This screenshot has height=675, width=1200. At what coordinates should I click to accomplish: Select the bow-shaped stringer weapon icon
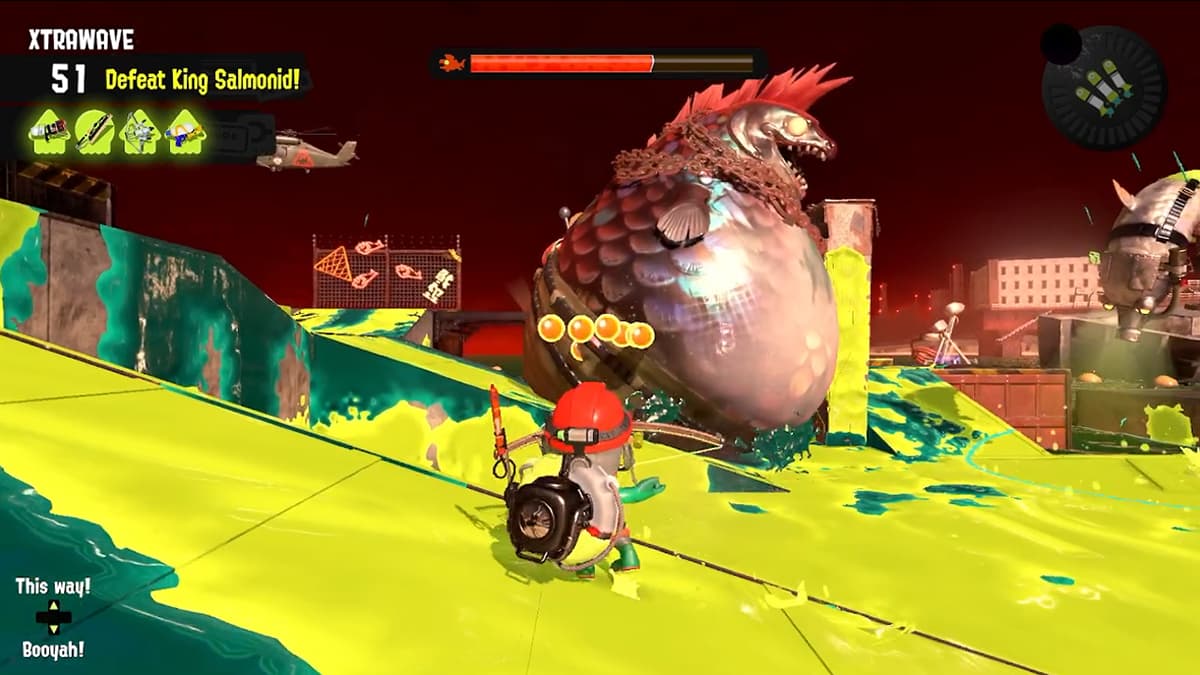tap(140, 132)
